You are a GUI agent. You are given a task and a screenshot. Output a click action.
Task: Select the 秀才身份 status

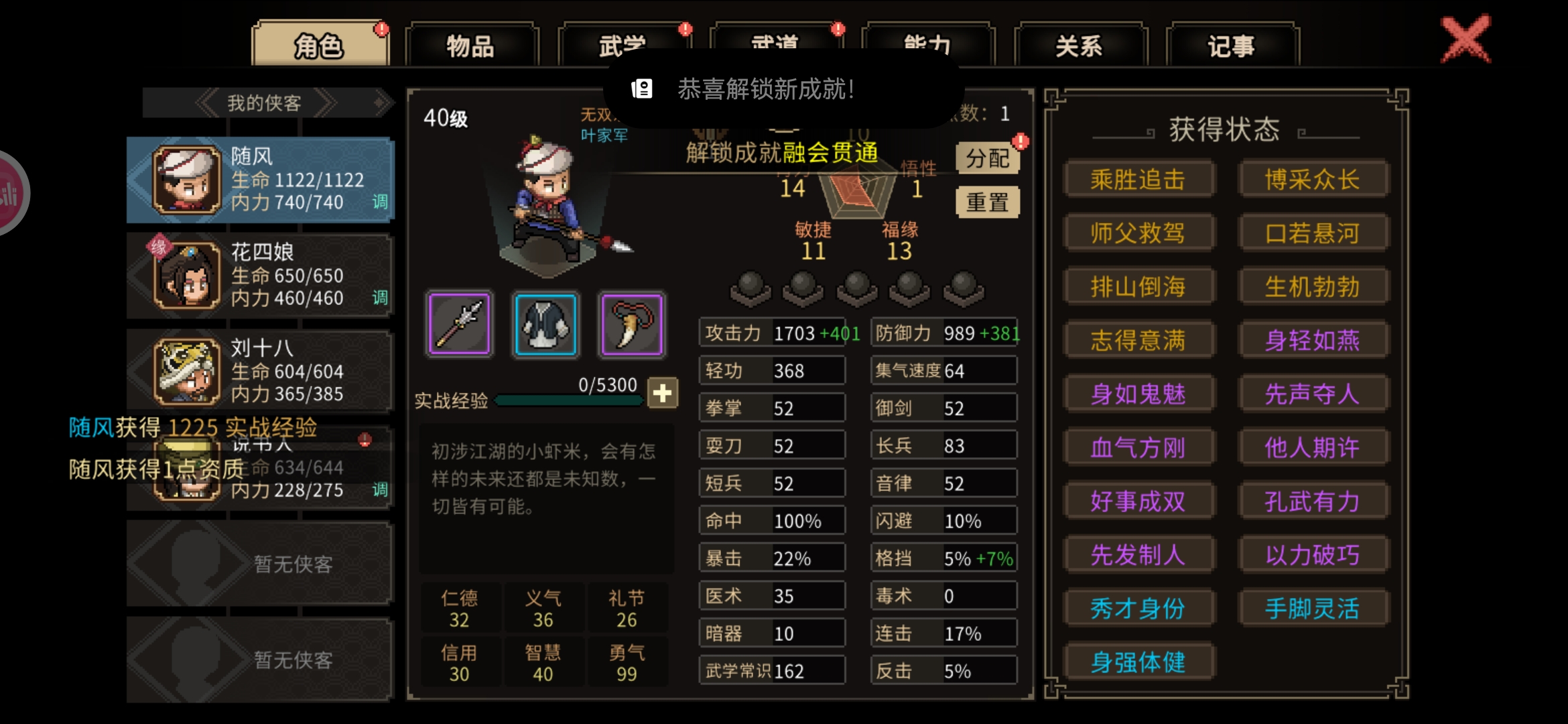1138,608
